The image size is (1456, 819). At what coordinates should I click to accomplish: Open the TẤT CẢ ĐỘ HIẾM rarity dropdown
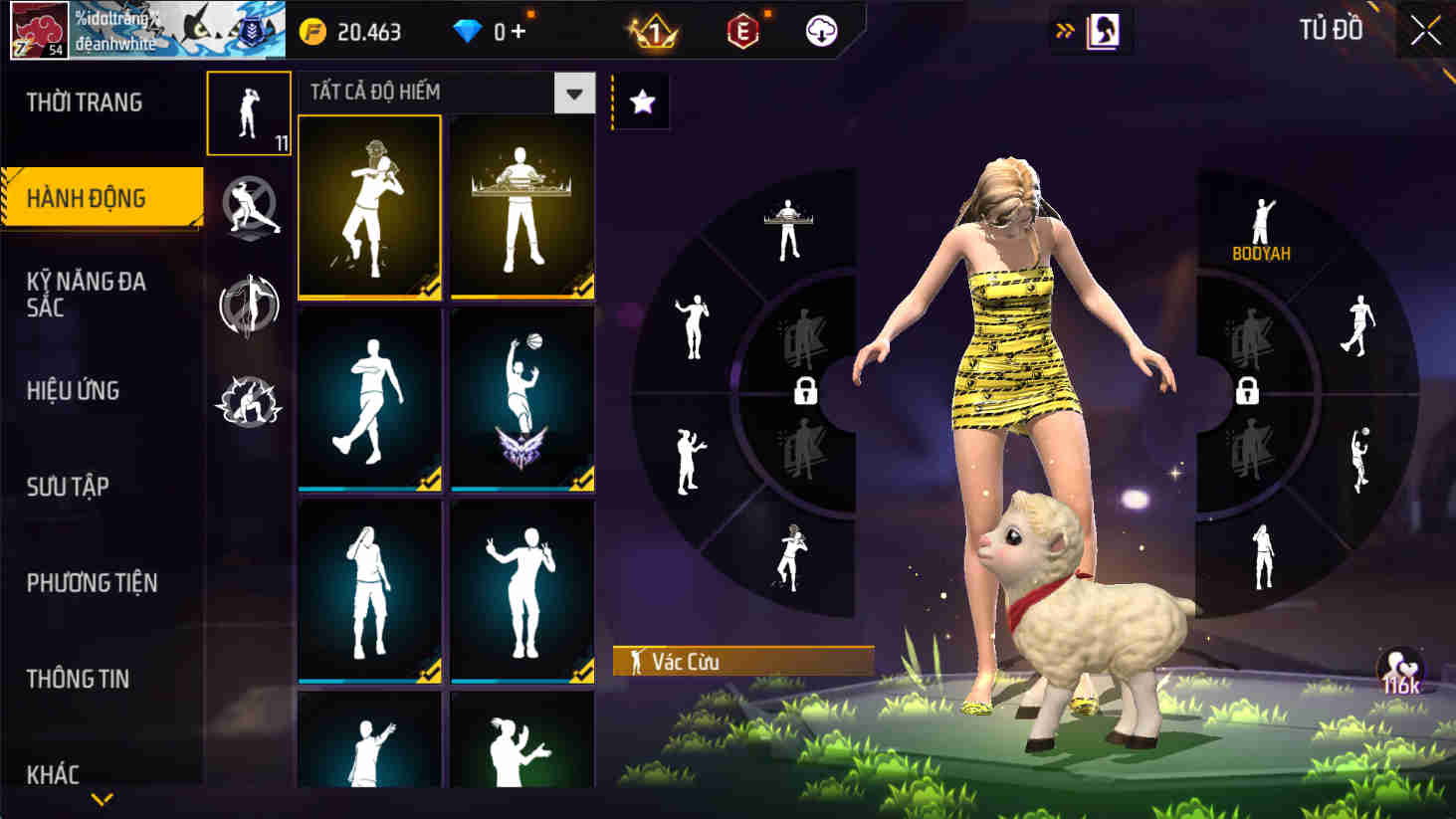(575, 93)
